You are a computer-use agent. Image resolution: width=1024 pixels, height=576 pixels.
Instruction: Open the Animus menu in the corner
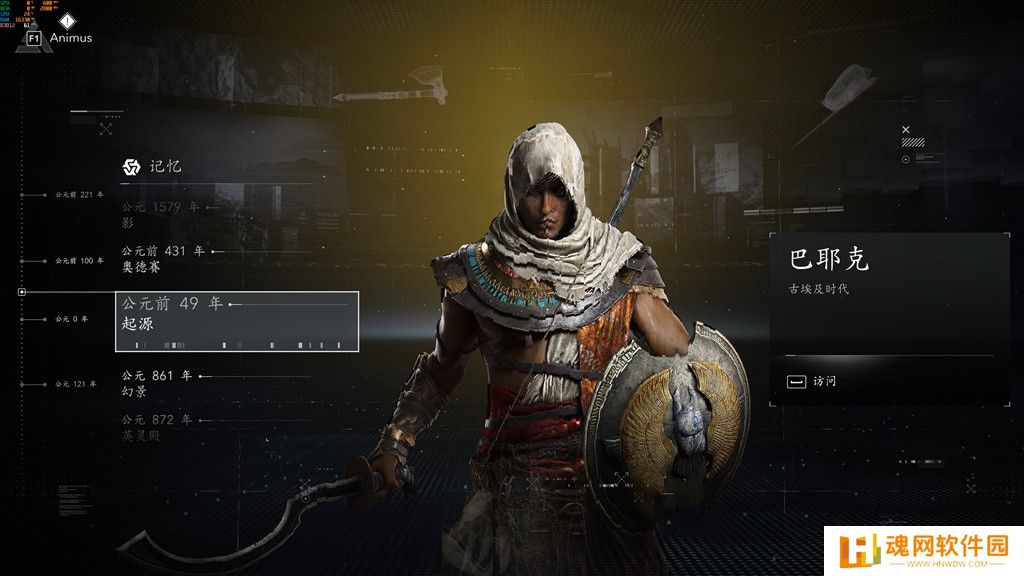pos(58,38)
